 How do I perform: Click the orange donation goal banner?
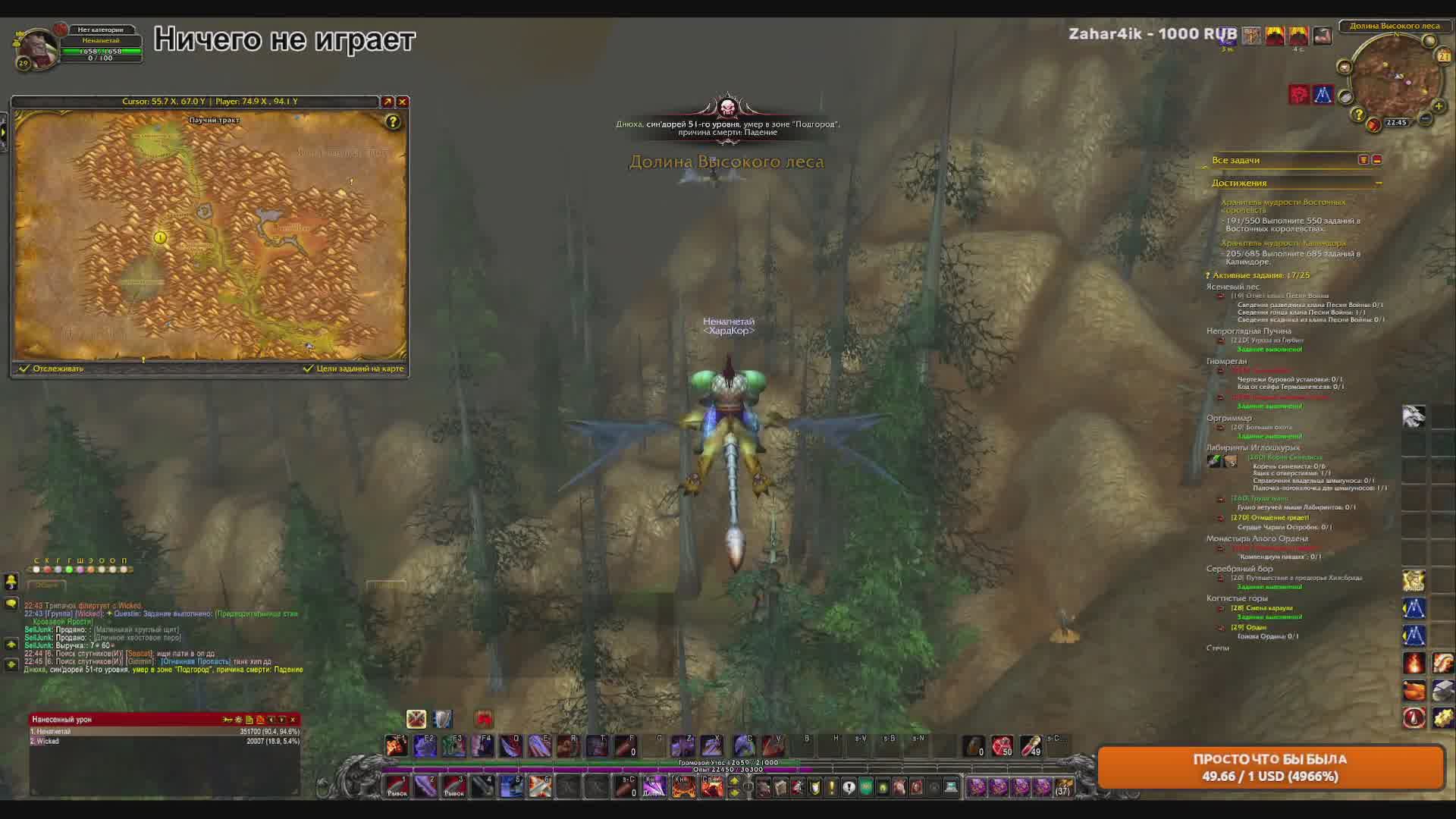1270,767
